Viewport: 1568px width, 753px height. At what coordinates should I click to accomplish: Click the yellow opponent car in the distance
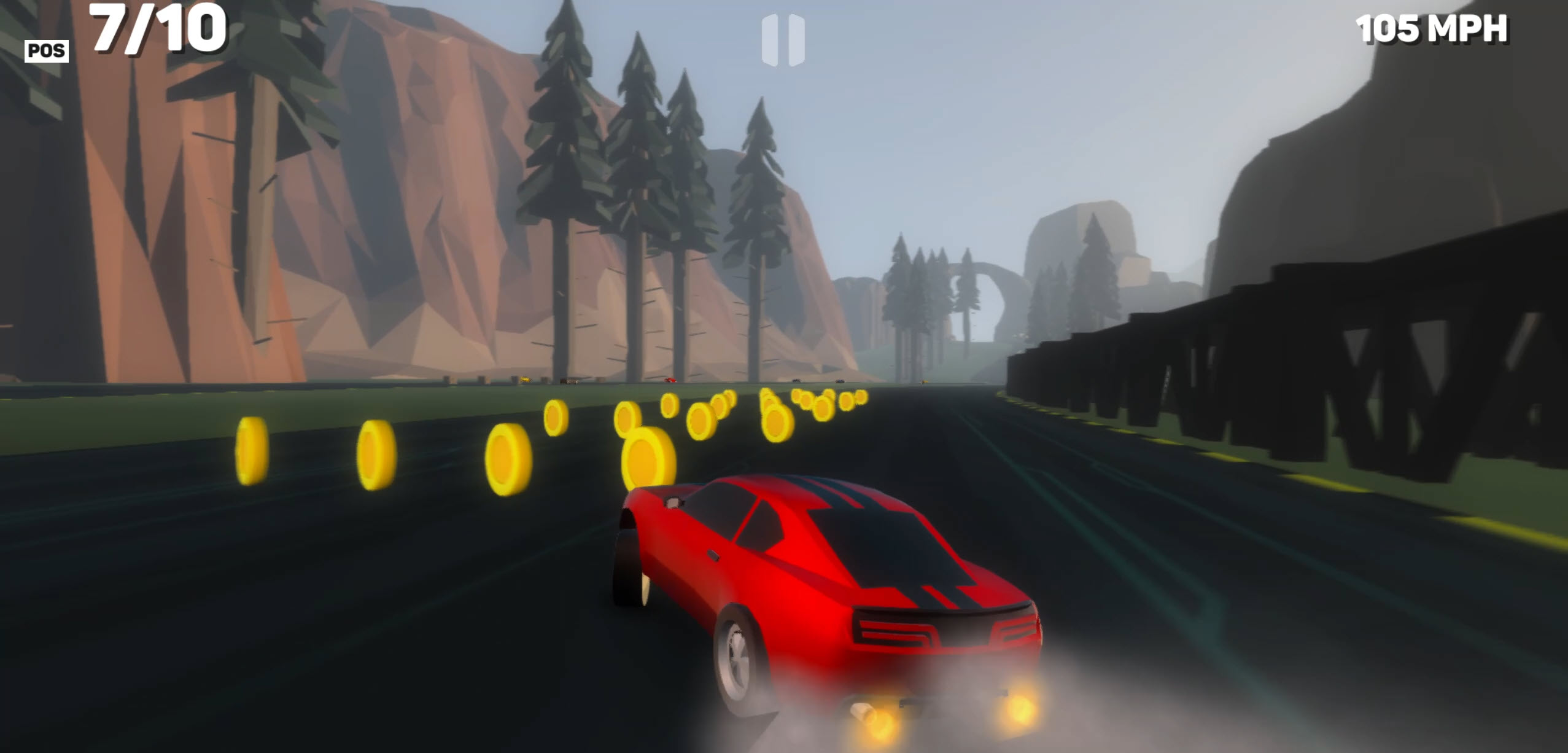click(x=525, y=380)
